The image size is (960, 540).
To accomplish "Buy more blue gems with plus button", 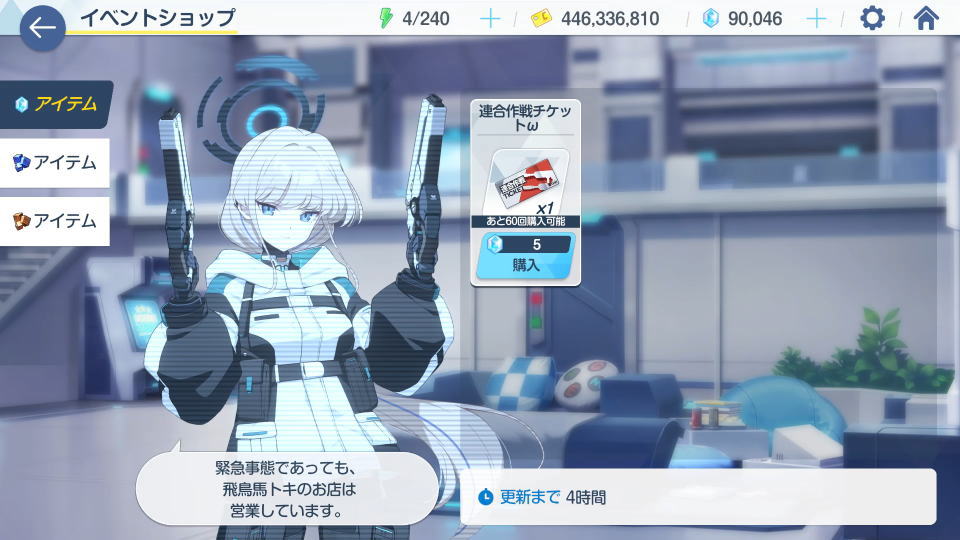I will coord(816,18).
